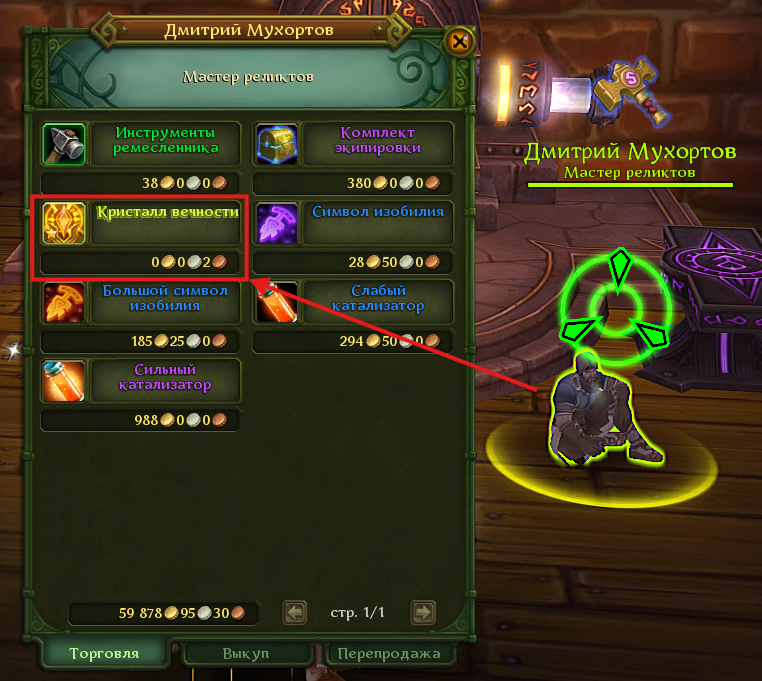Viewport: 762px width, 681px height.
Task: Switch to the Выкуп tab
Action: coord(246,654)
